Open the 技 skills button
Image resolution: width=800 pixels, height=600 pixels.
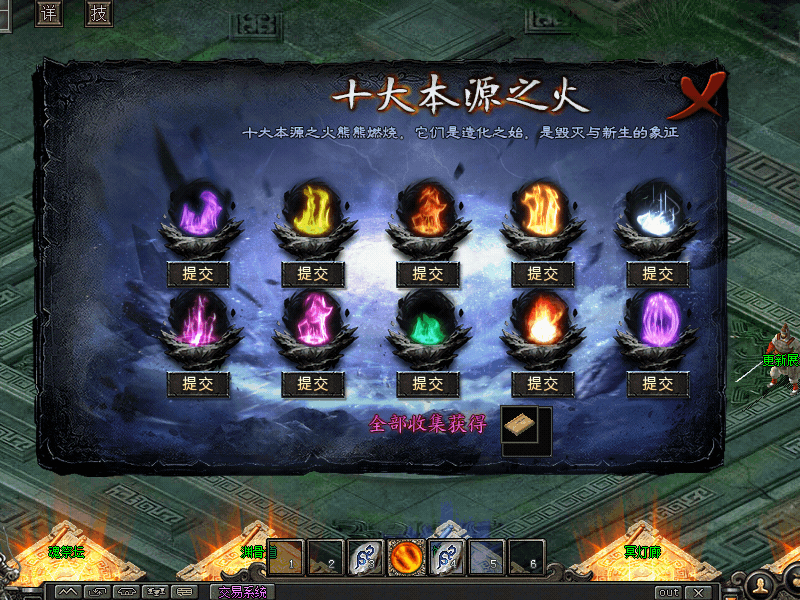[98, 13]
